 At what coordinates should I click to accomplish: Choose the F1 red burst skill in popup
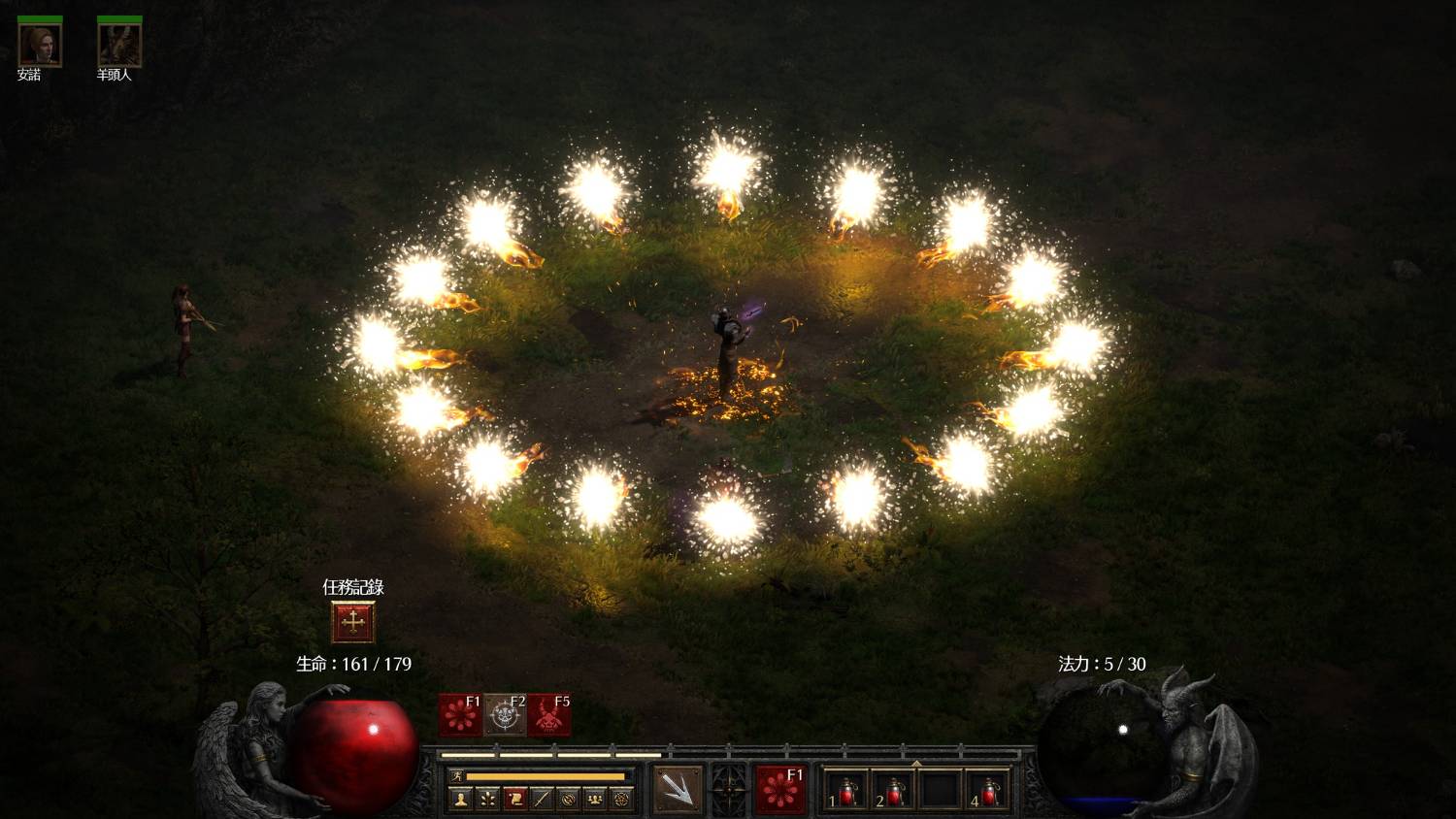pyautogui.click(x=459, y=716)
